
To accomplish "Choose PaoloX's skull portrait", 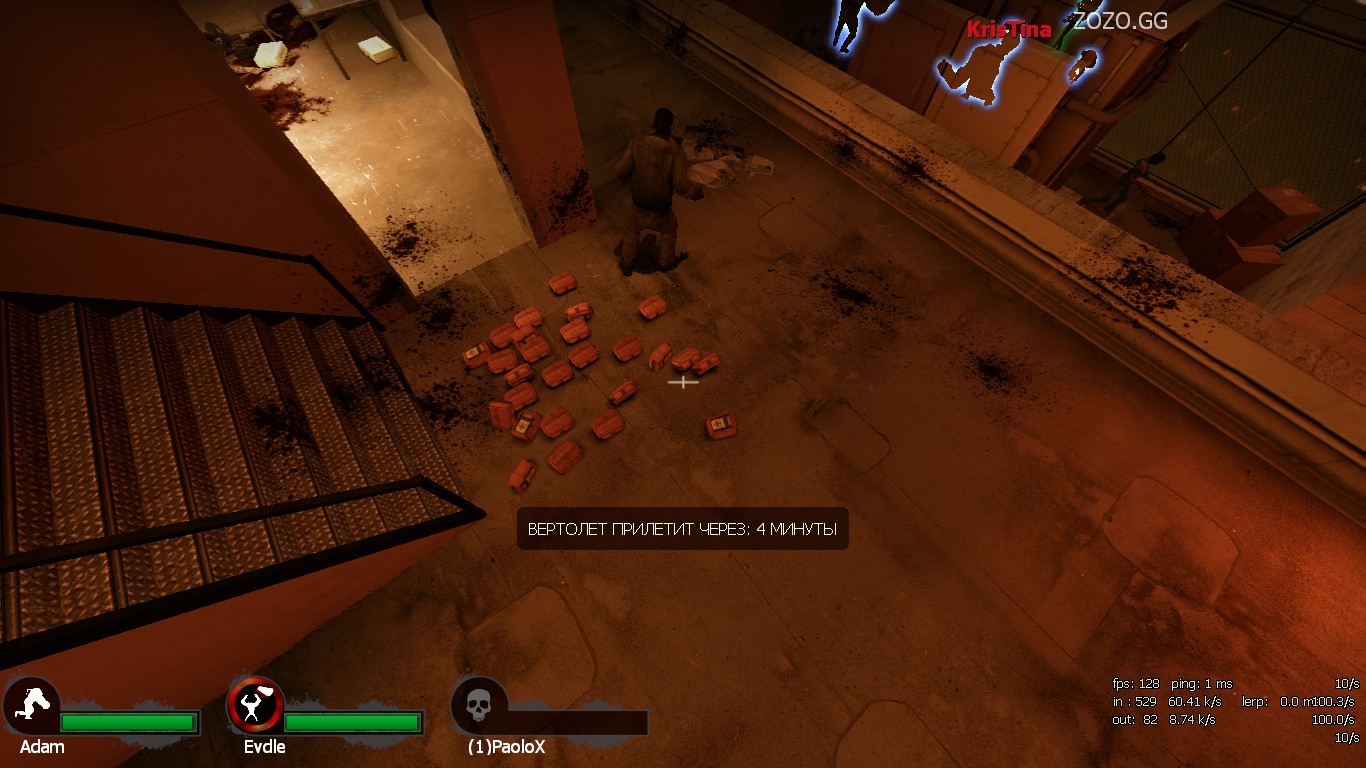I will tap(479, 706).
